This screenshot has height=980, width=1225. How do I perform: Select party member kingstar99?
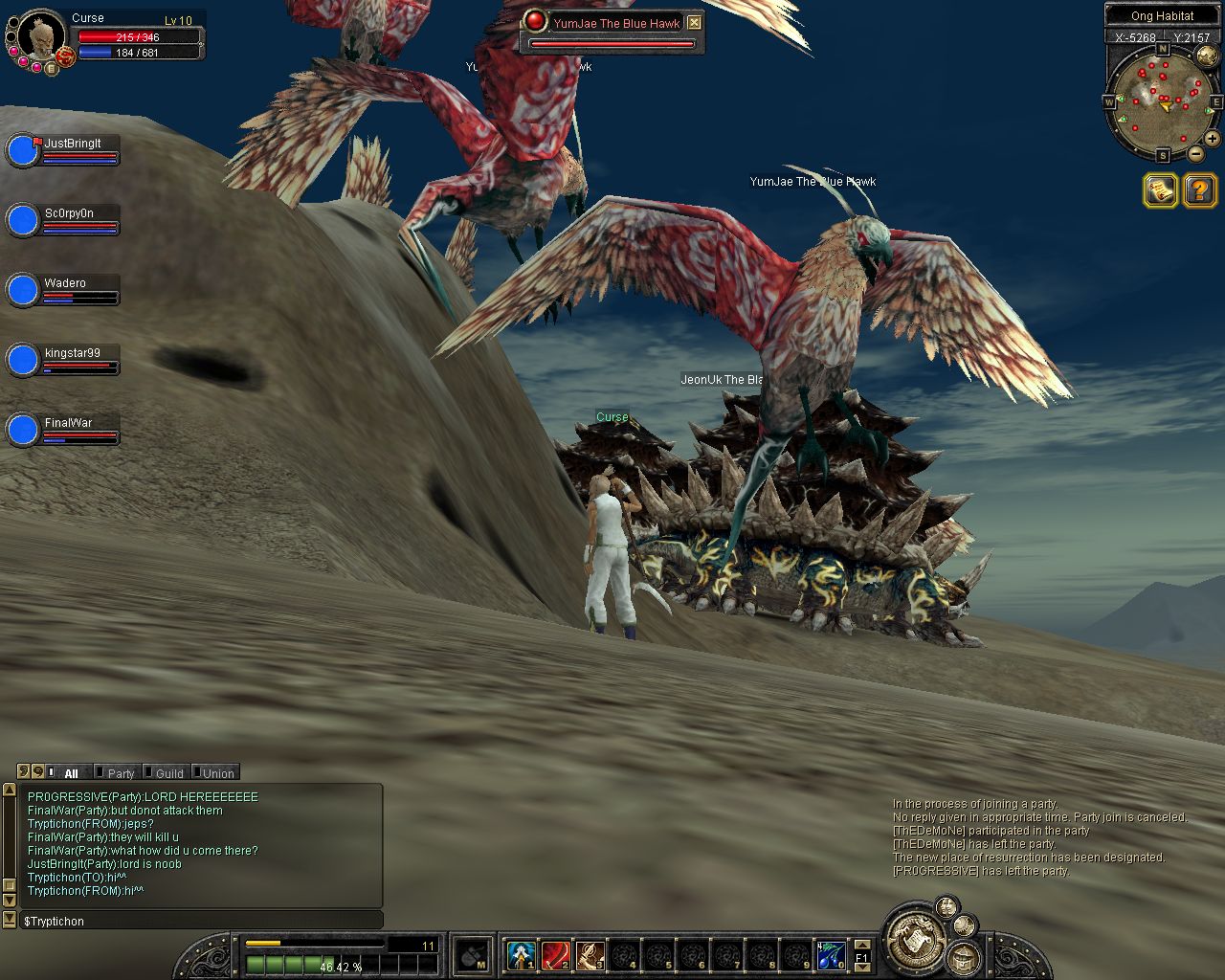tap(22, 361)
